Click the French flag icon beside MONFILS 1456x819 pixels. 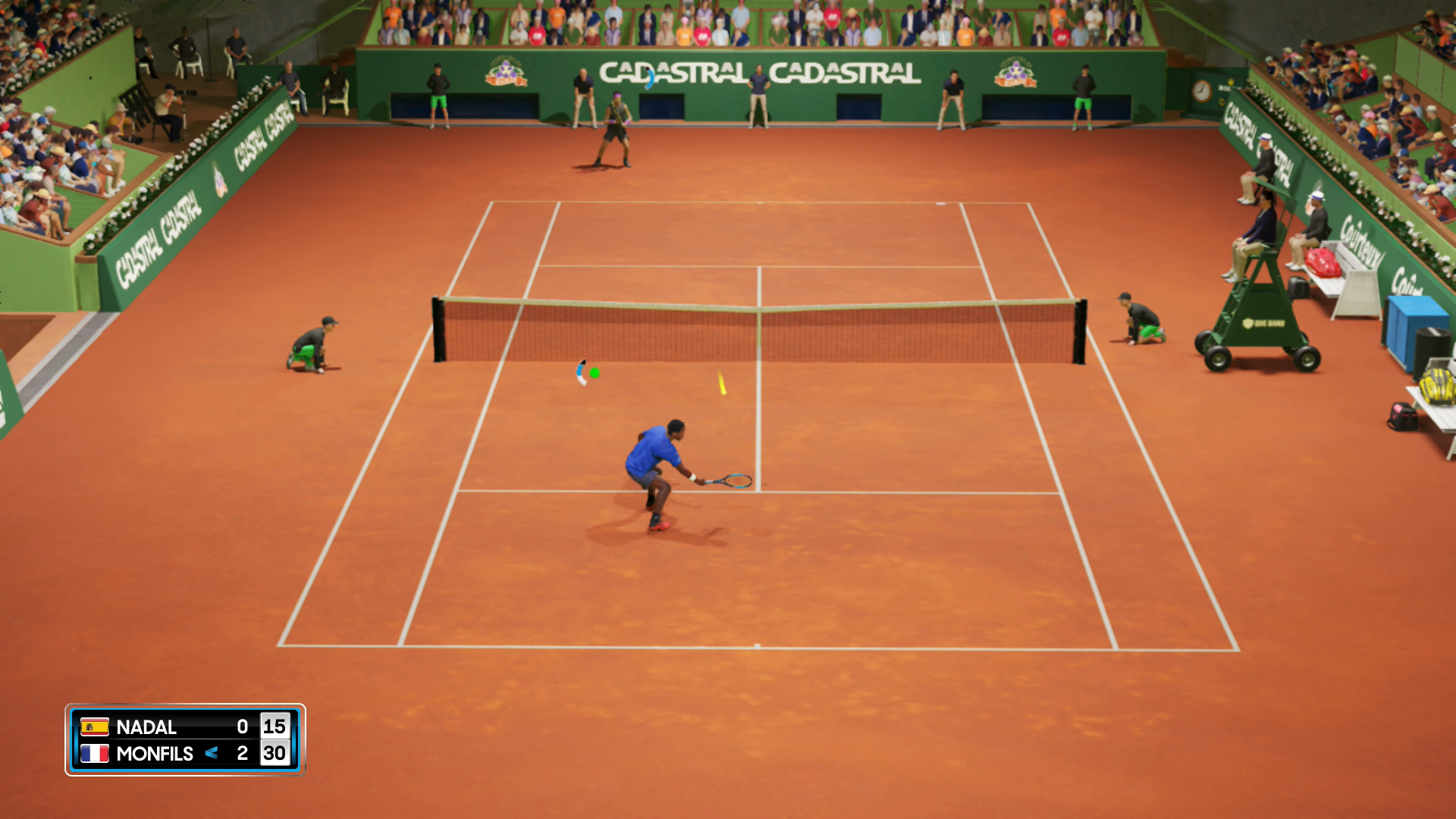tap(93, 754)
